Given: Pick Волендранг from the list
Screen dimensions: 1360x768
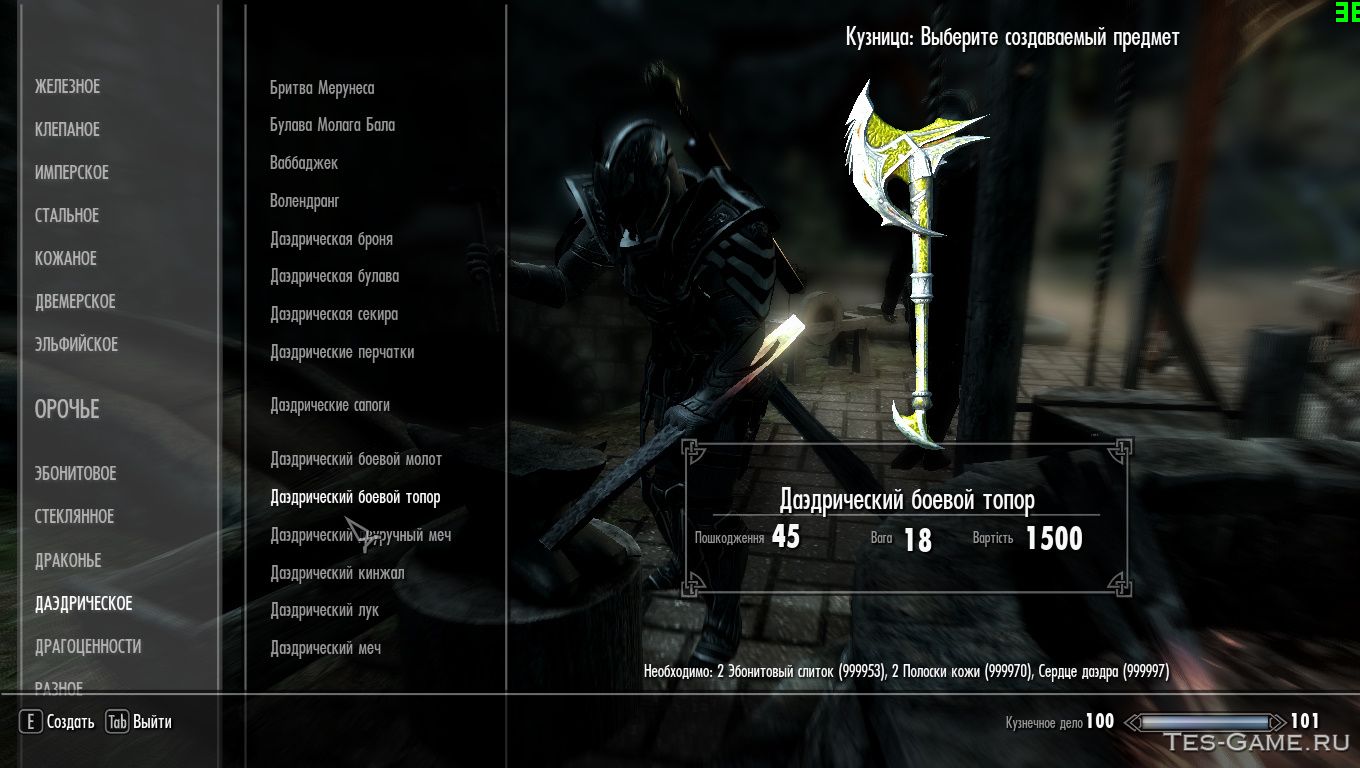Looking at the screenshot, I should click(x=305, y=201).
